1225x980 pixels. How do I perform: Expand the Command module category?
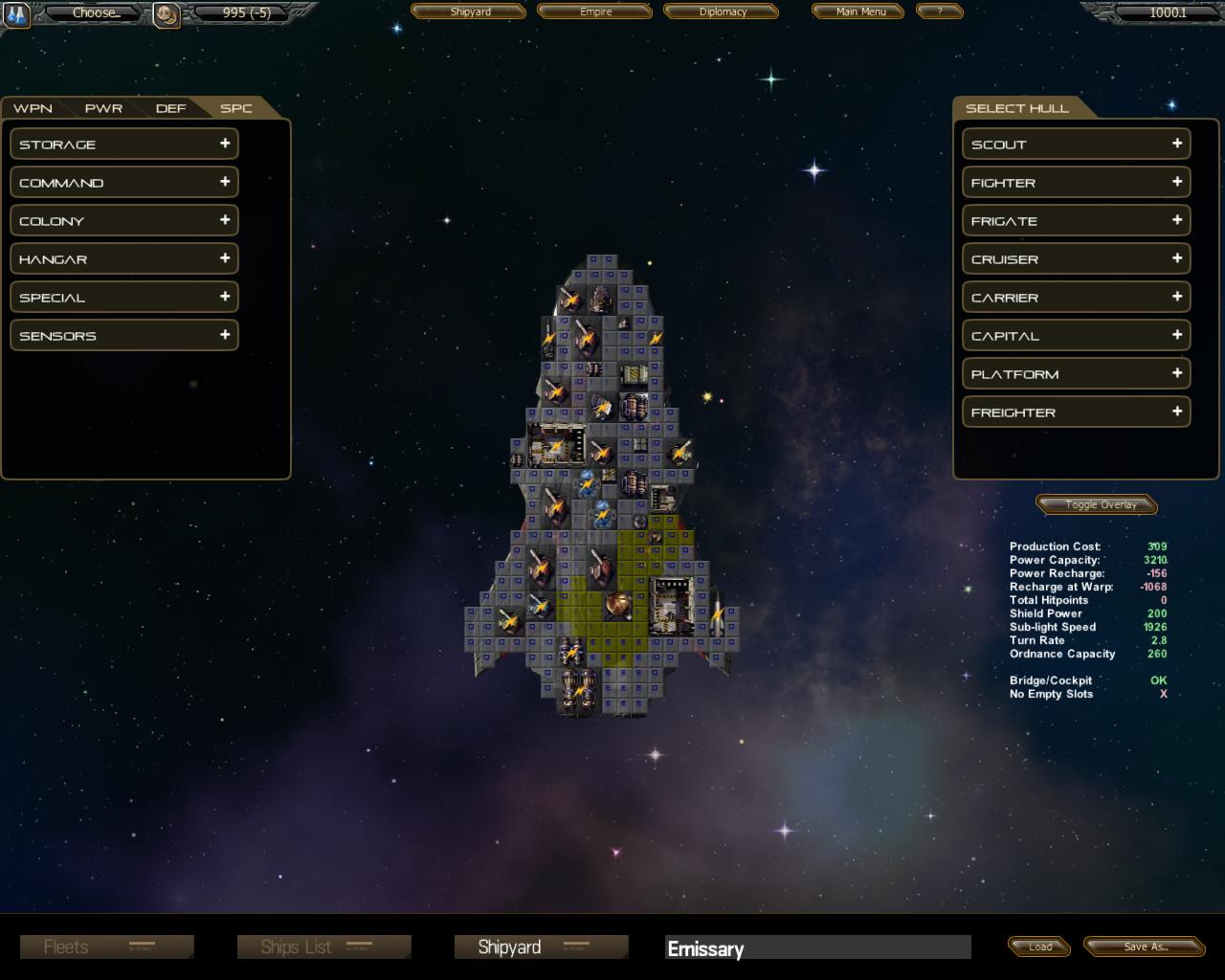pos(124,183)
